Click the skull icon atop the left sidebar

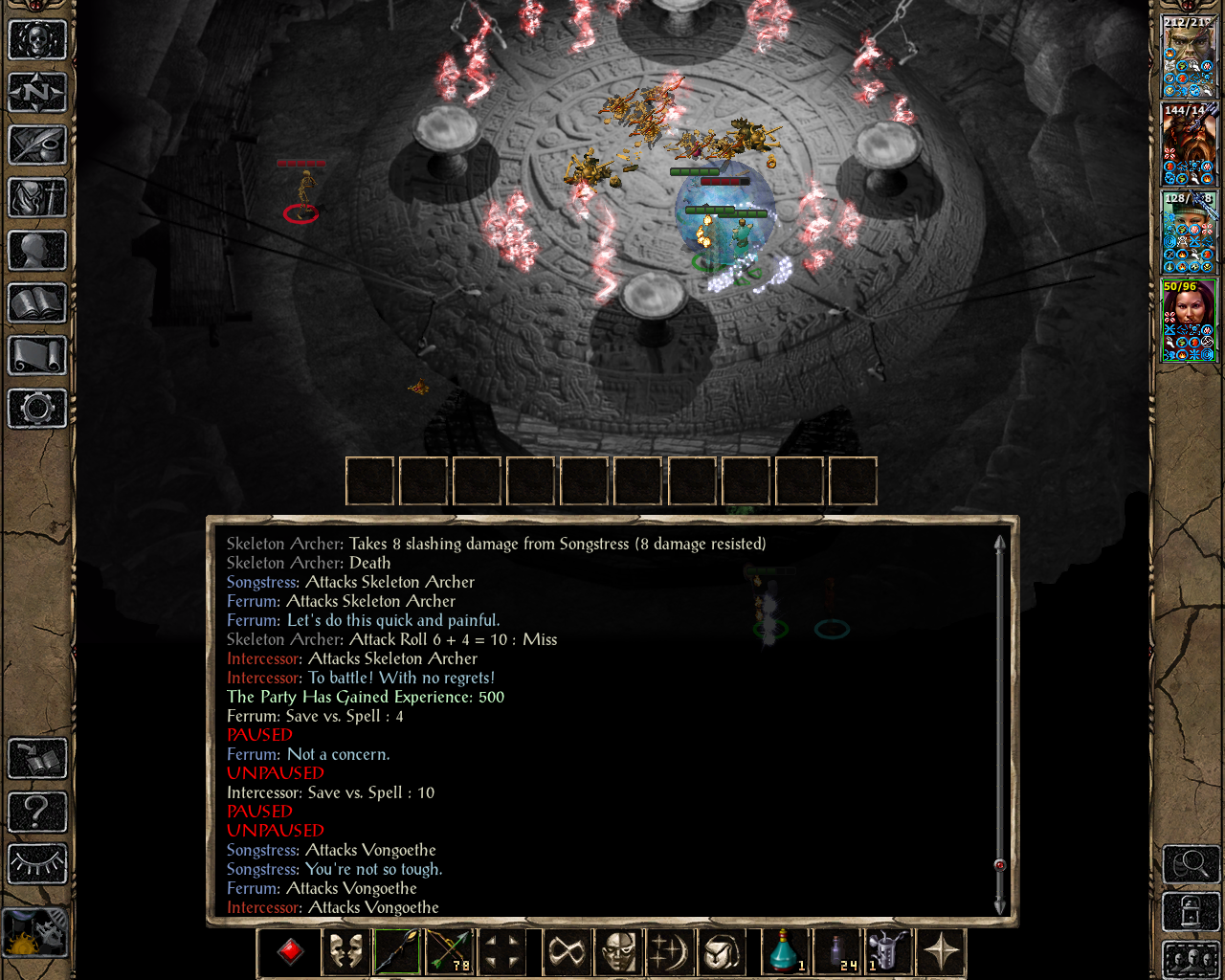[x=36, y=38]
